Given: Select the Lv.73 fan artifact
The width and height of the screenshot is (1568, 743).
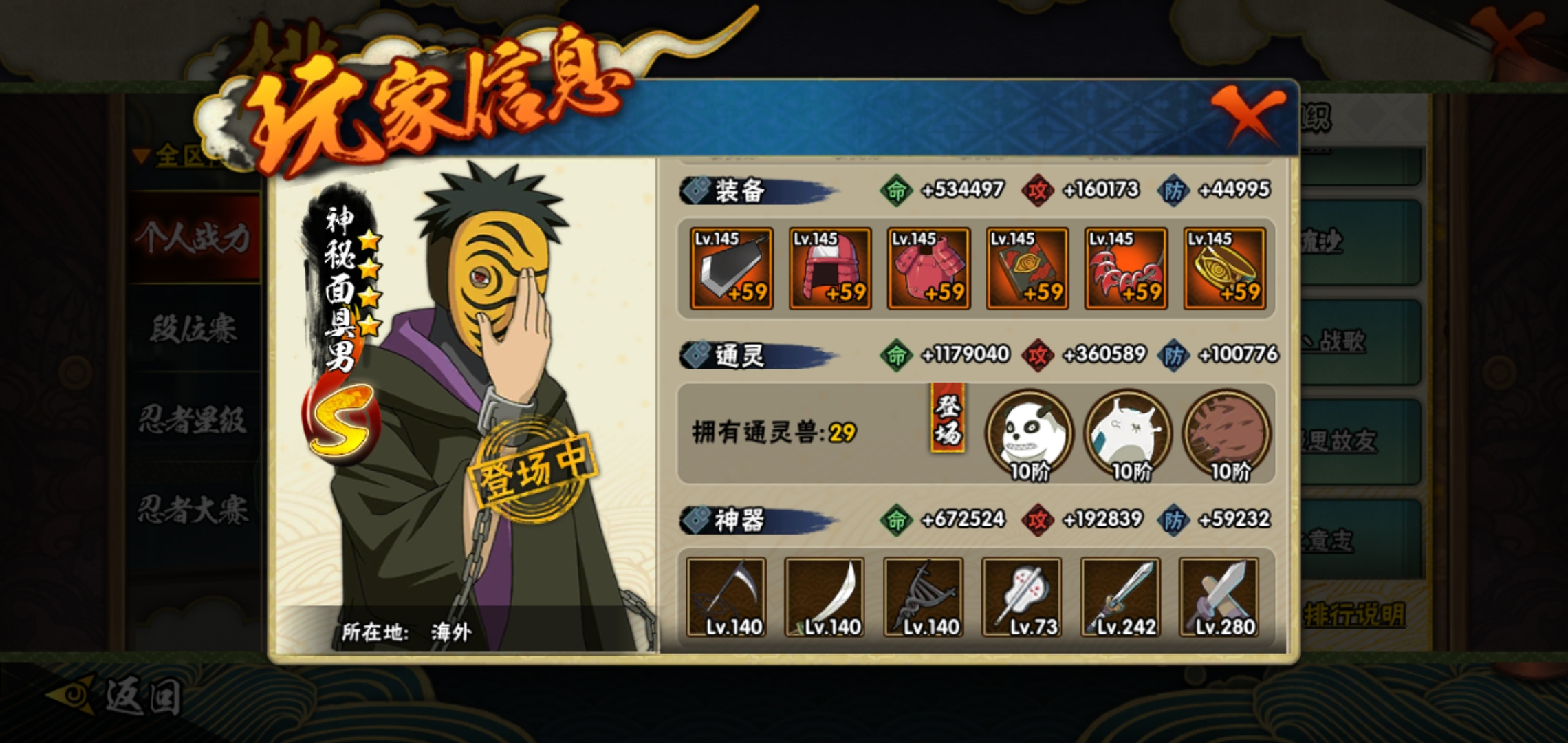Looking at the screenshot, I should 1022,597.
